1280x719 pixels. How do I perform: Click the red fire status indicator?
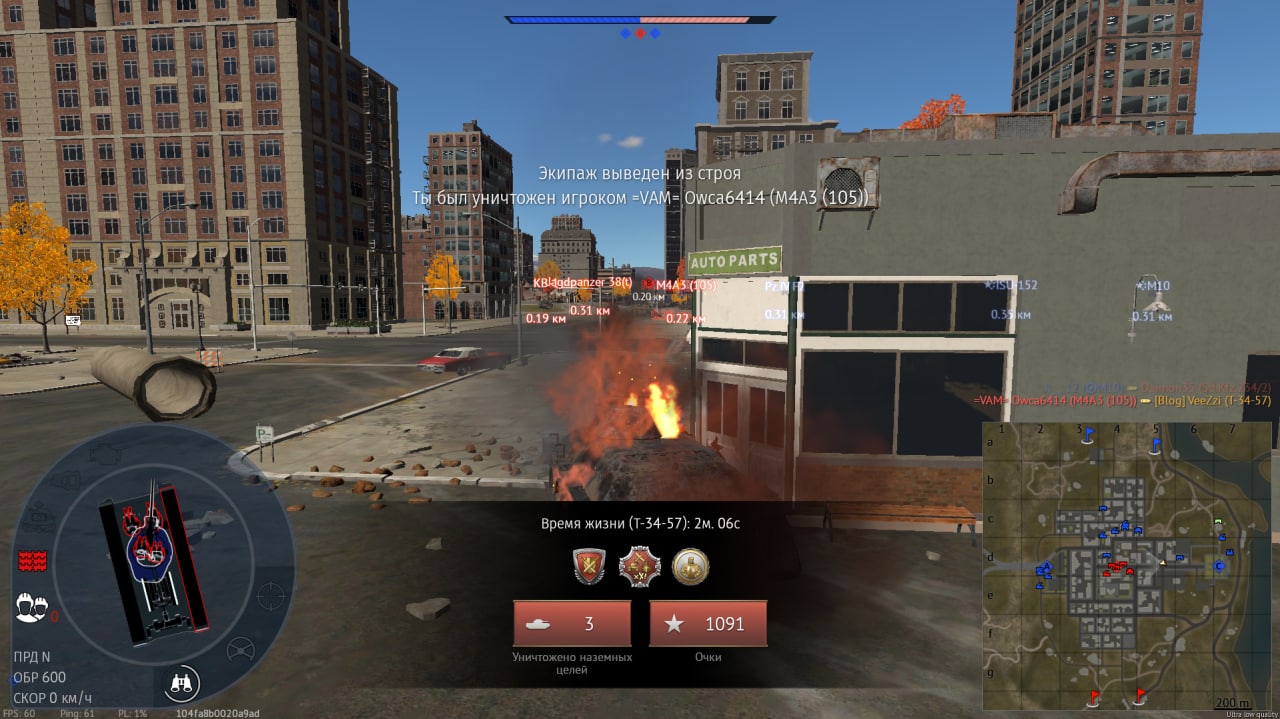pos(33,560)
